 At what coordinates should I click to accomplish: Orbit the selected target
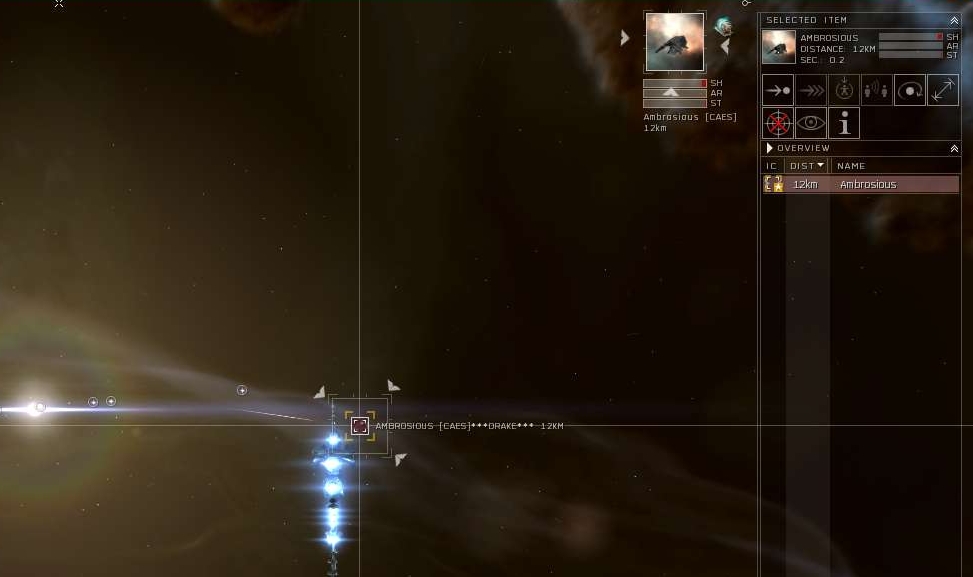coord(909,90)
